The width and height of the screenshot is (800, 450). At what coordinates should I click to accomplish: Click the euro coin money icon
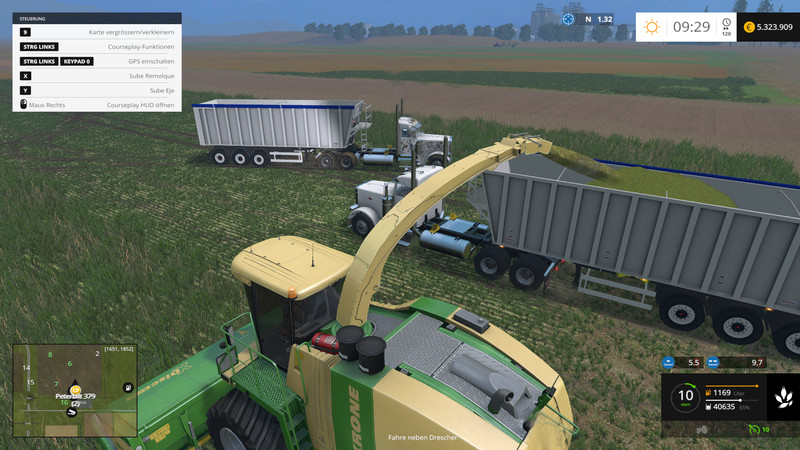click(x=749, y=27)
